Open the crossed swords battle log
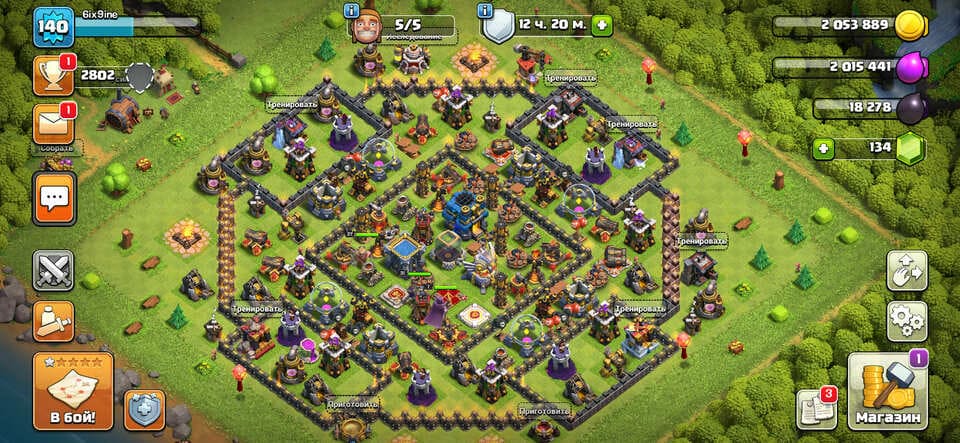Image resolution: width=960 pixels, height=443 pixels. [x=53, y=270]
